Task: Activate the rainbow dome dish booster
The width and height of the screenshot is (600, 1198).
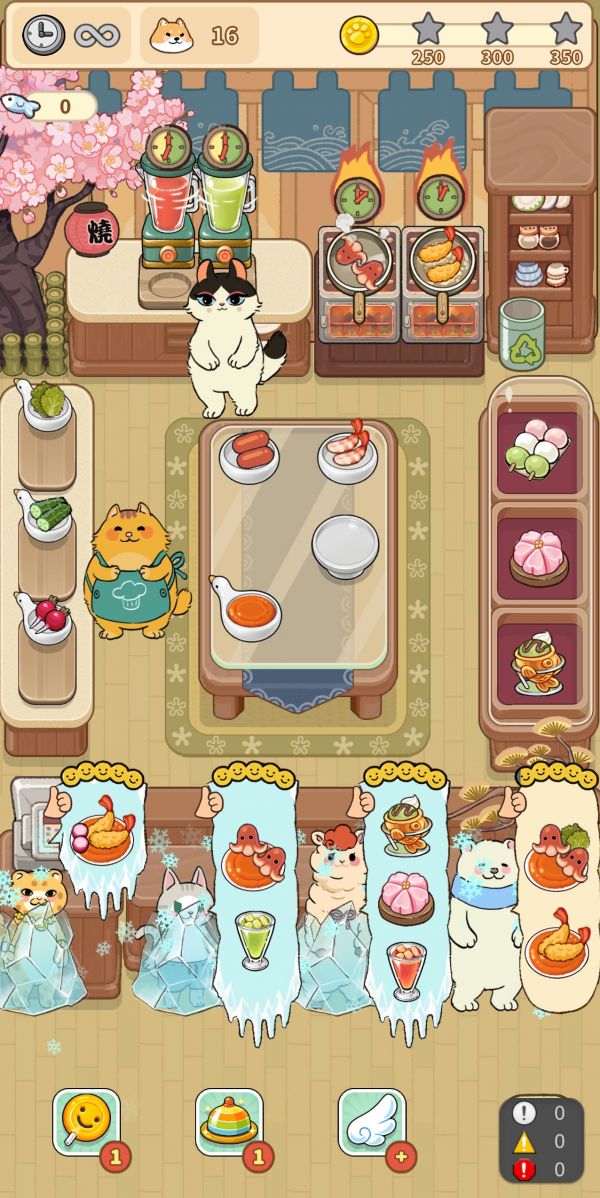Action: pyautogui.click(x=229, y=1122)
